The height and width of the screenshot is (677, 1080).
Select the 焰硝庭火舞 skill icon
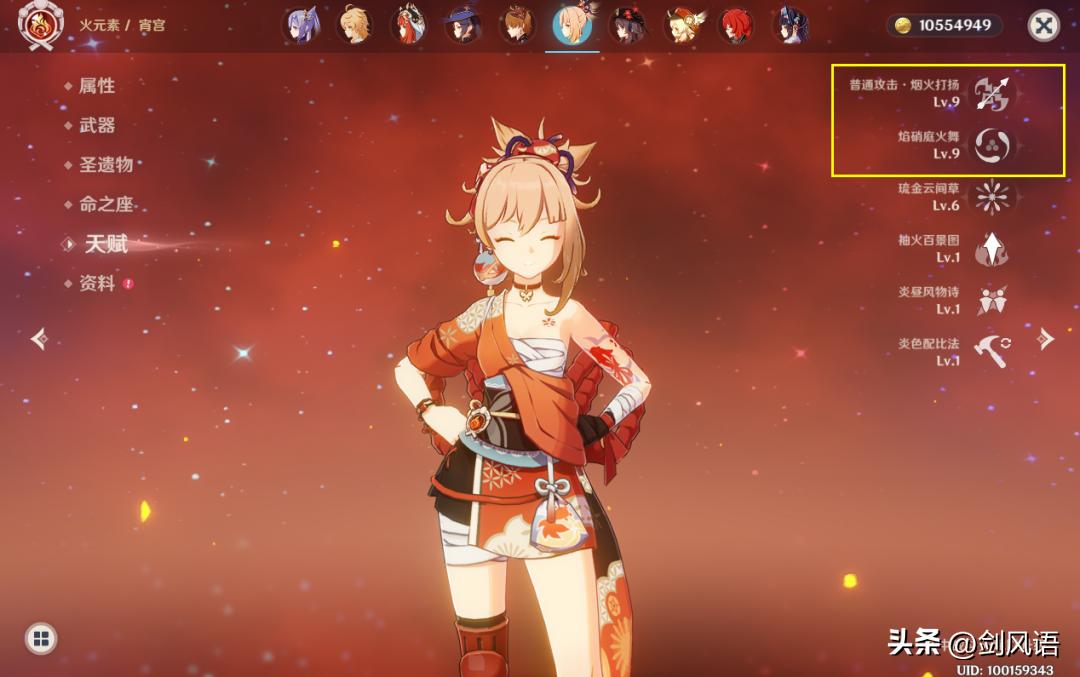coord(994,145)
